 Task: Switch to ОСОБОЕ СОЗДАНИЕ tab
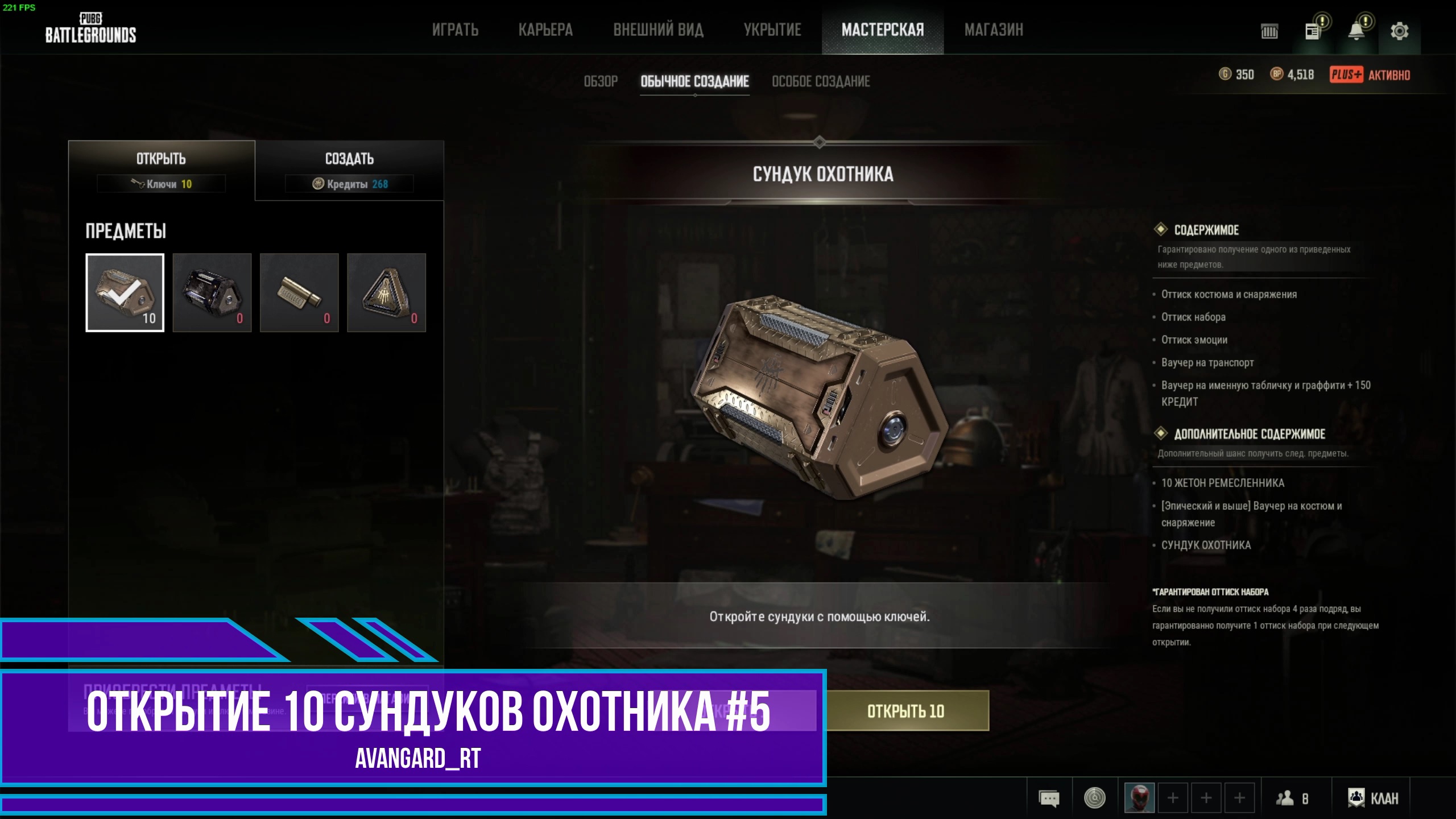(x=821, y=81)
